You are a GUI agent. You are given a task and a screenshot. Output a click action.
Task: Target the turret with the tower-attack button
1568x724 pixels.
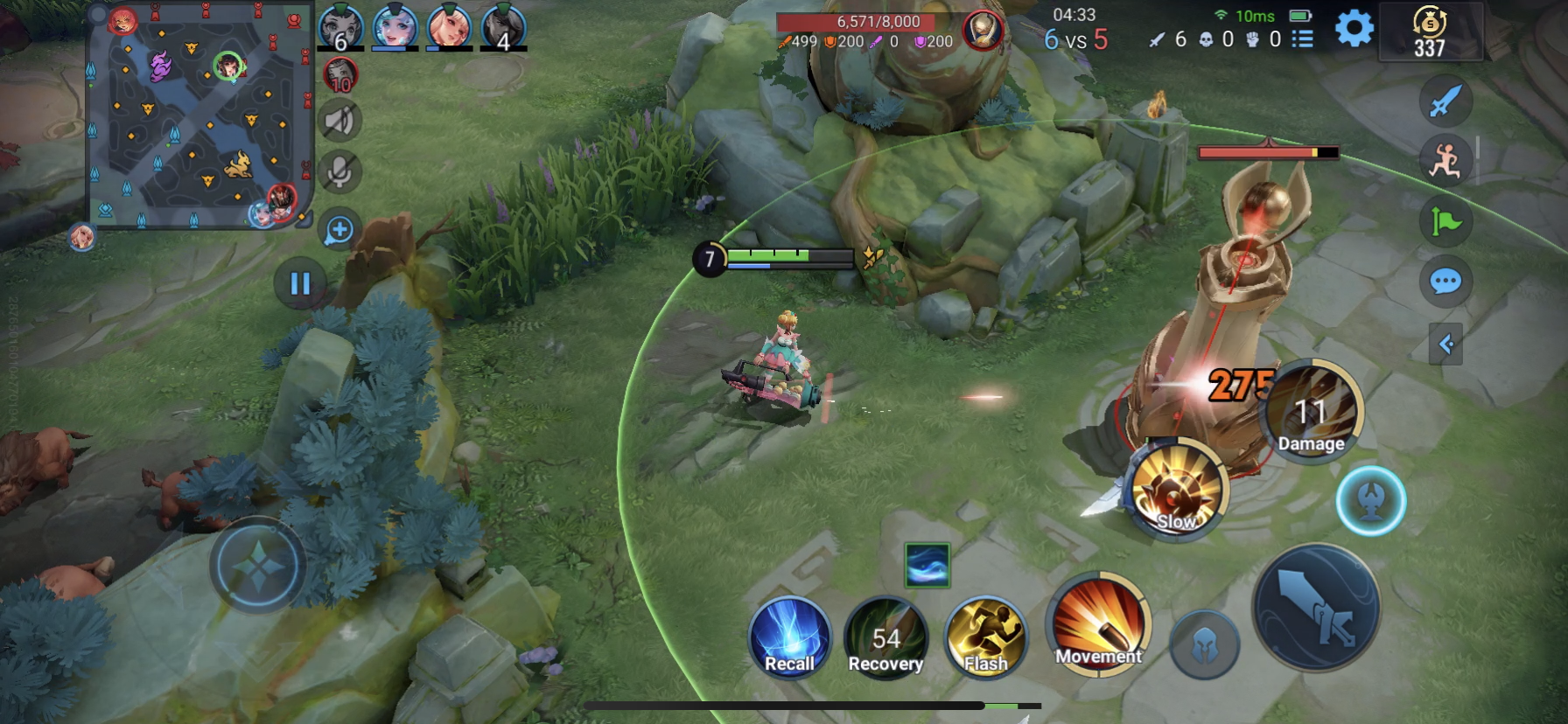pyautogui.click(x=1370, y=501)
